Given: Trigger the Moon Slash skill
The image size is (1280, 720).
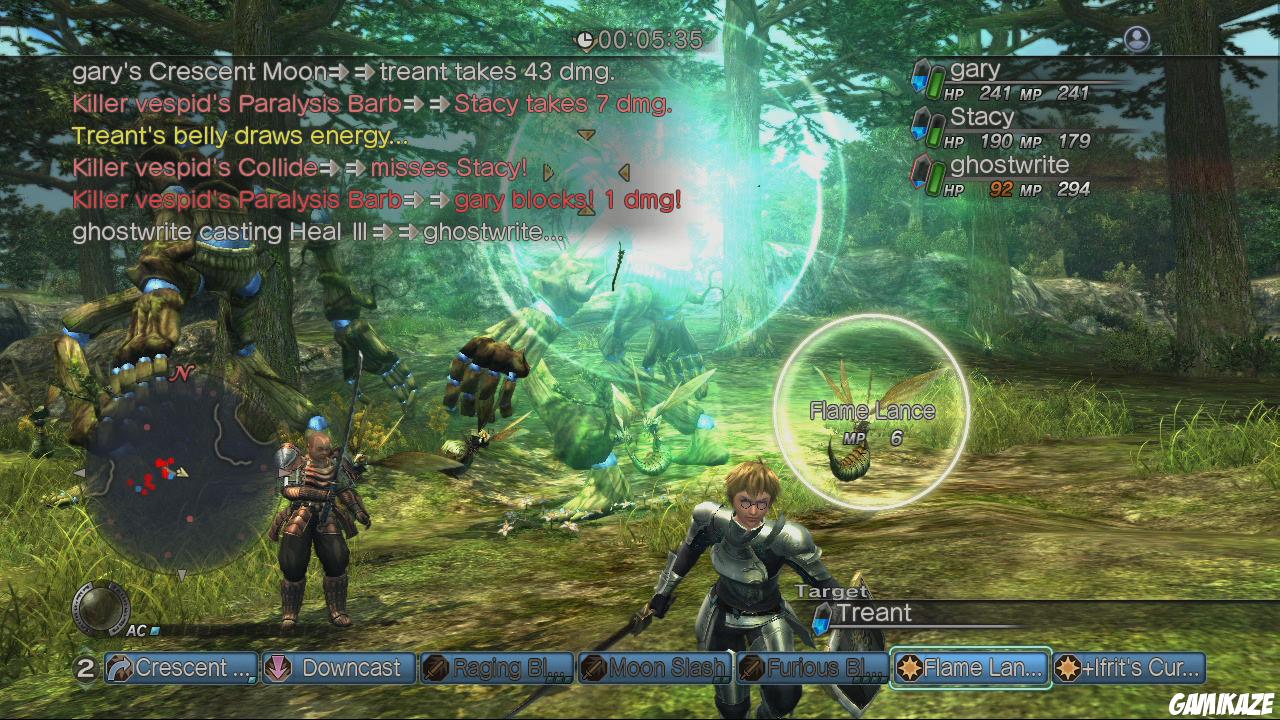Looking at the screenshot, I should pyautogui.click(x=655, y=668).
